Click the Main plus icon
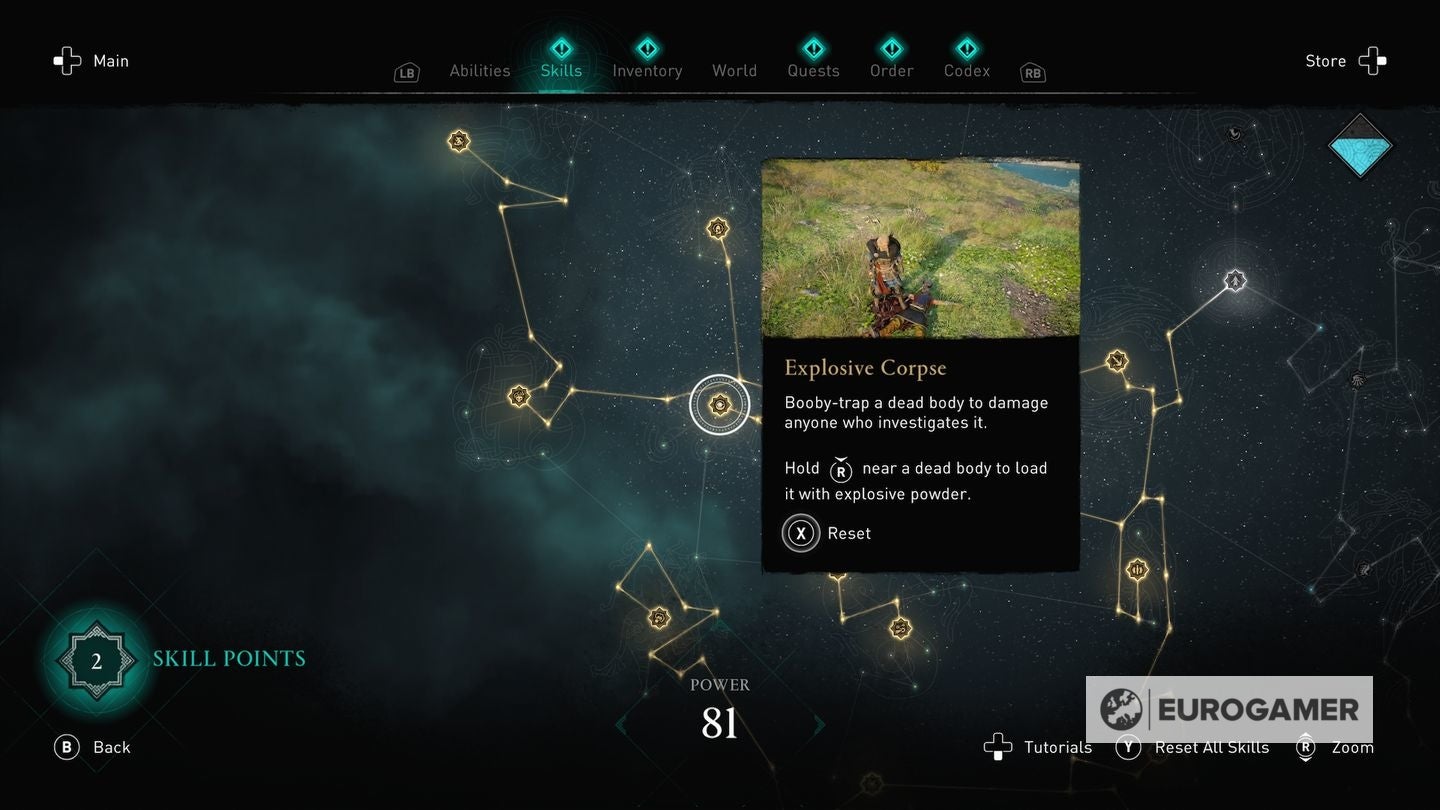1440x810 pixels. tap(67, 61)
